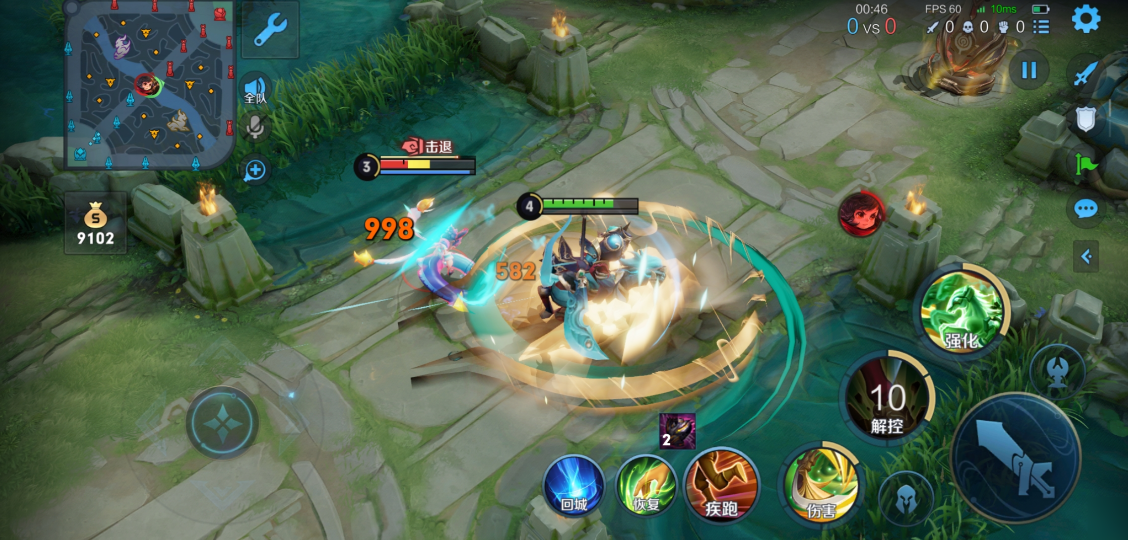Activate the 疾跑 sprint spell

click(721, 484)
